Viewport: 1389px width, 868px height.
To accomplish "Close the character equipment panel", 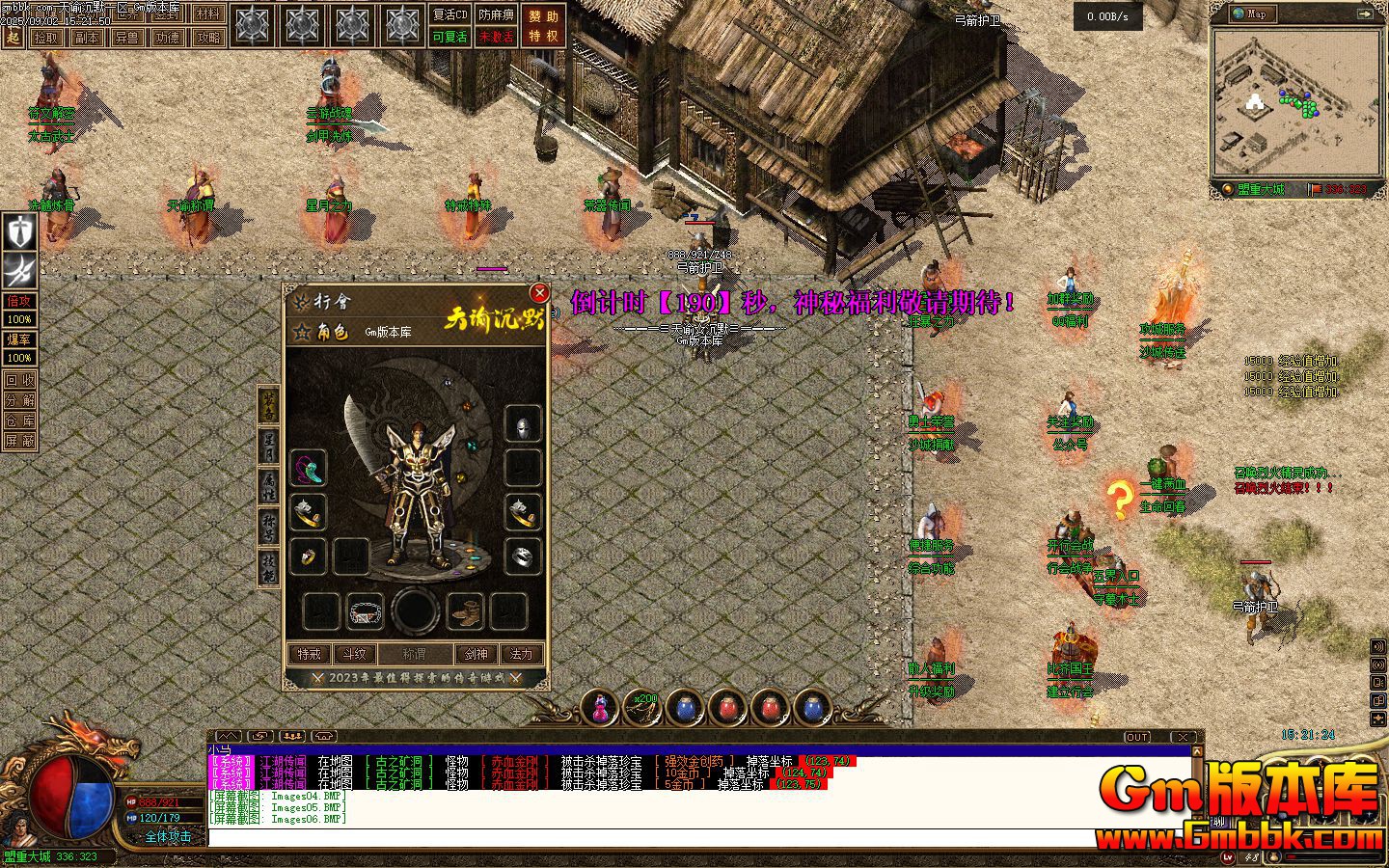I will pyautogui.click(x=539, y=292).
